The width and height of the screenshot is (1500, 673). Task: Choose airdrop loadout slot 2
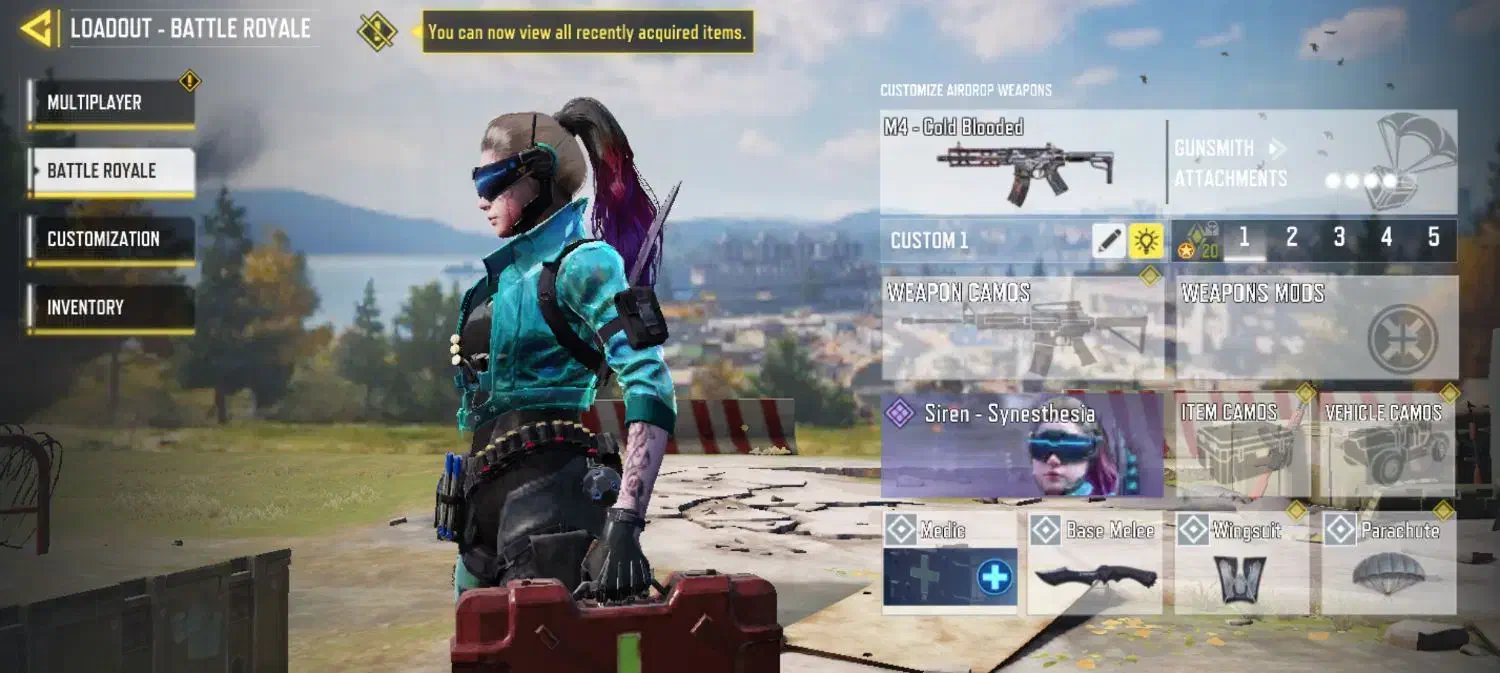click(x=1291, y=238)
